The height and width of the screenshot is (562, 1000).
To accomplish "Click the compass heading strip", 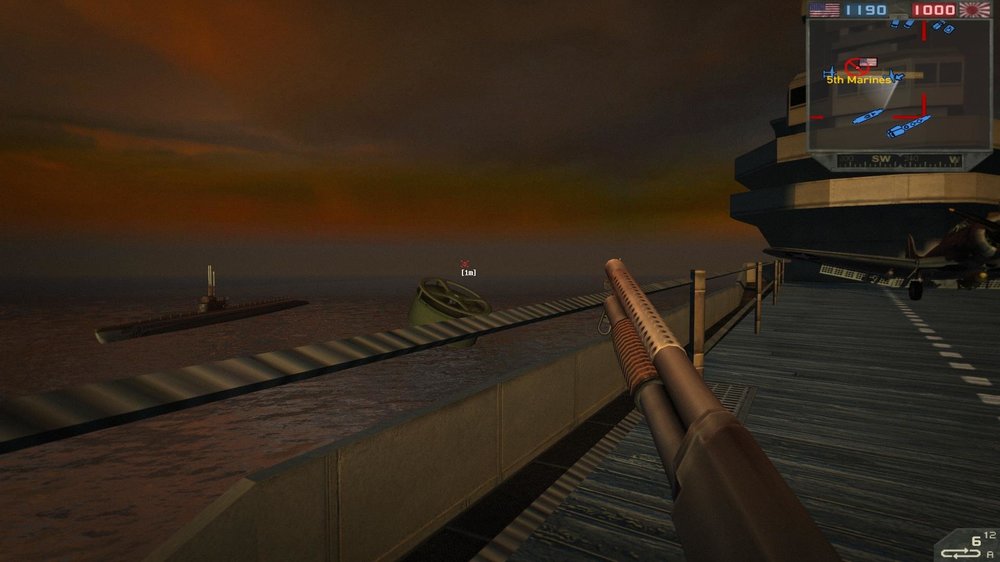I will point(899,159).
